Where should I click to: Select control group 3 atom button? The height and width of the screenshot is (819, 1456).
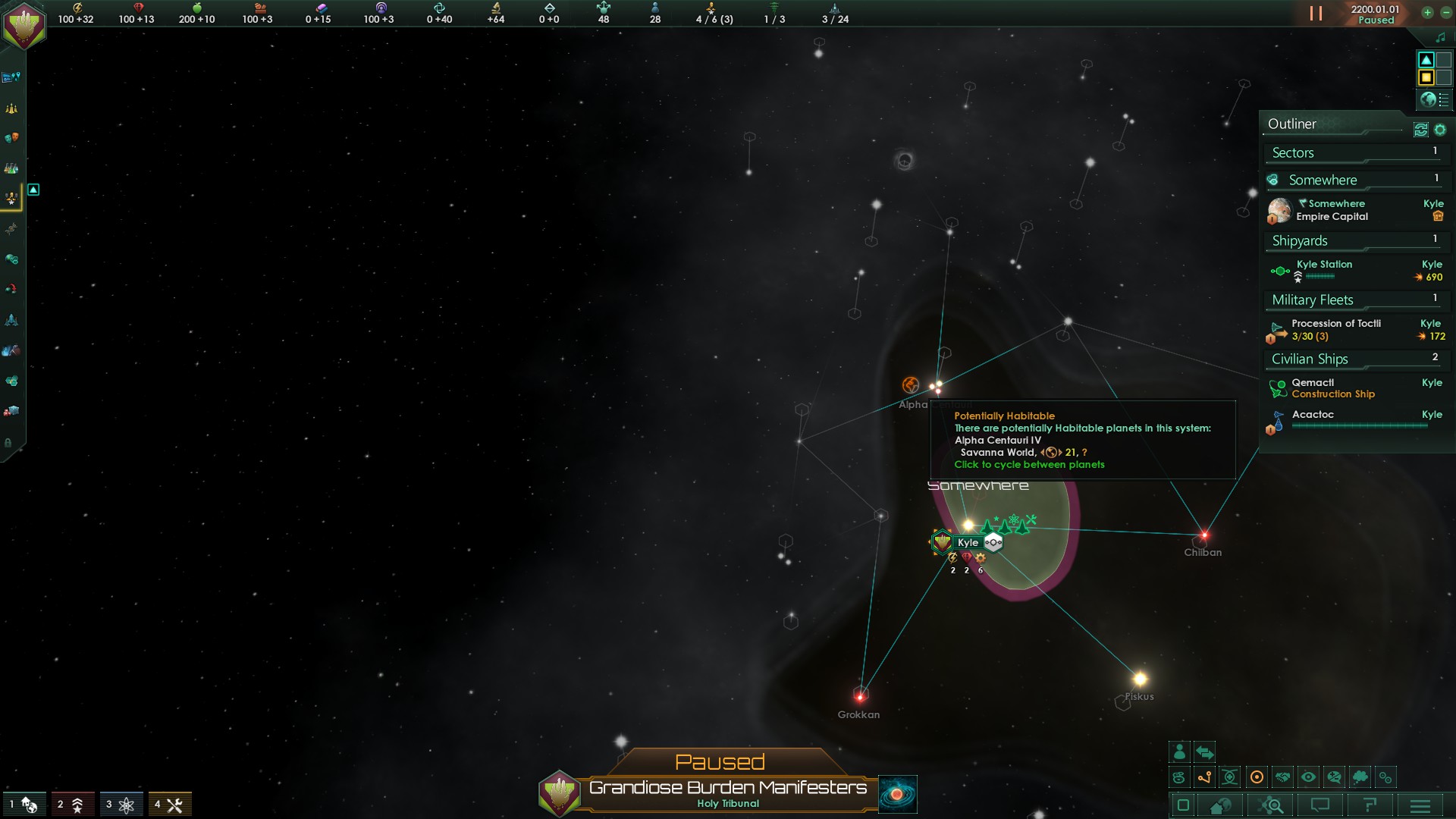121,805
